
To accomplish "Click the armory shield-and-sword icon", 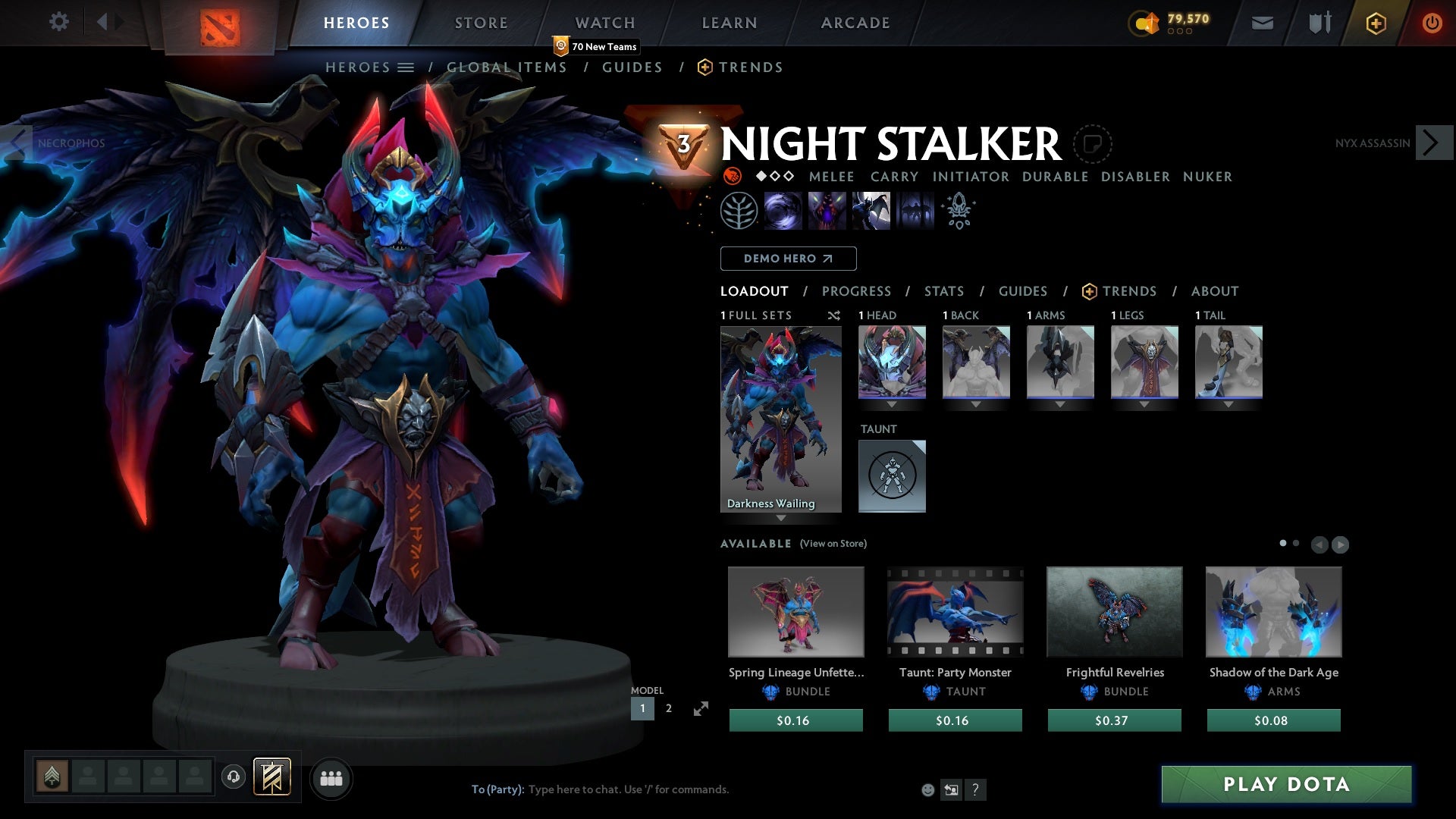I will click(x=1318, y=23).
